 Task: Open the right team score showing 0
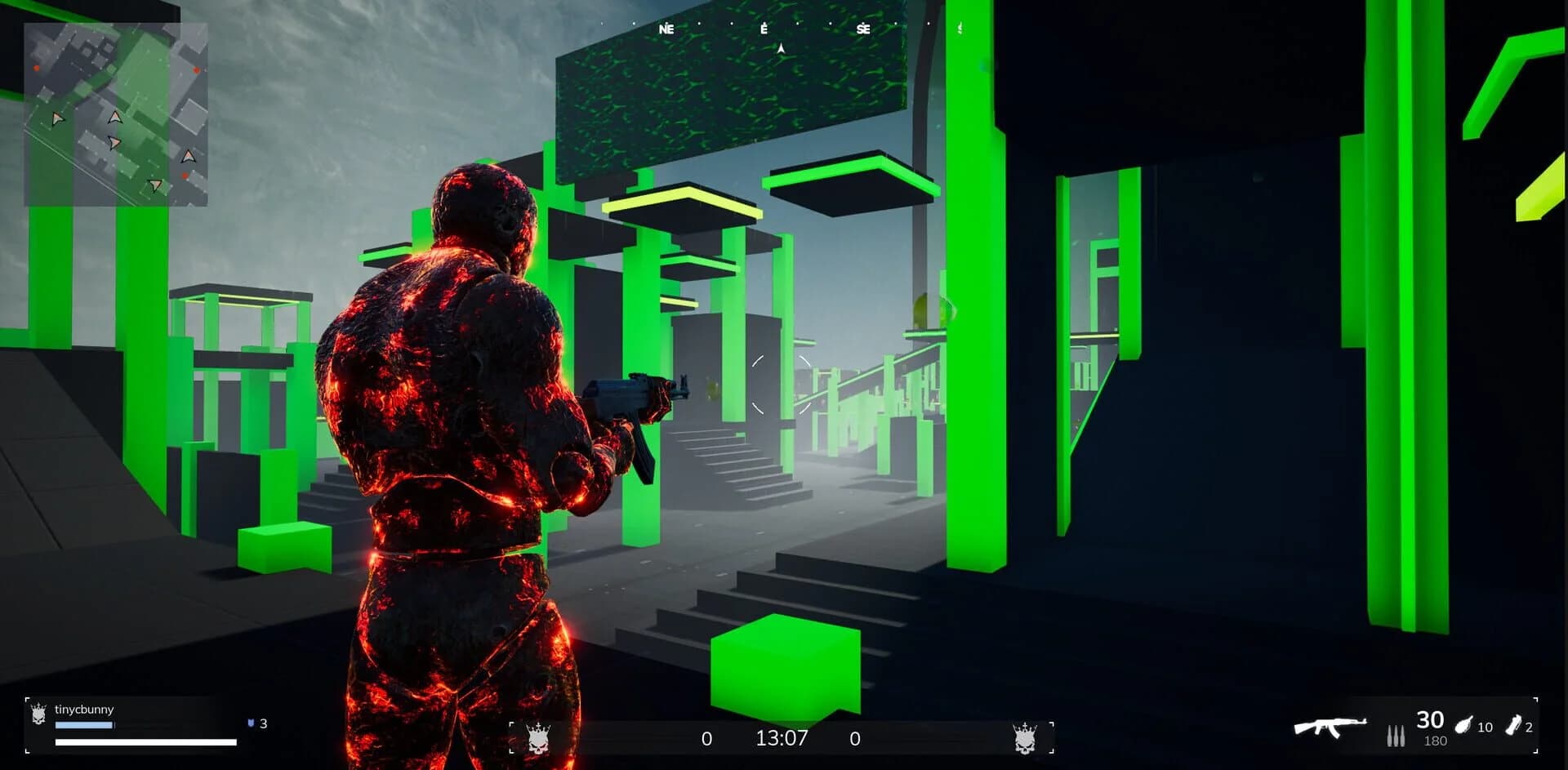pyautogui.click(x=855, y=737)
